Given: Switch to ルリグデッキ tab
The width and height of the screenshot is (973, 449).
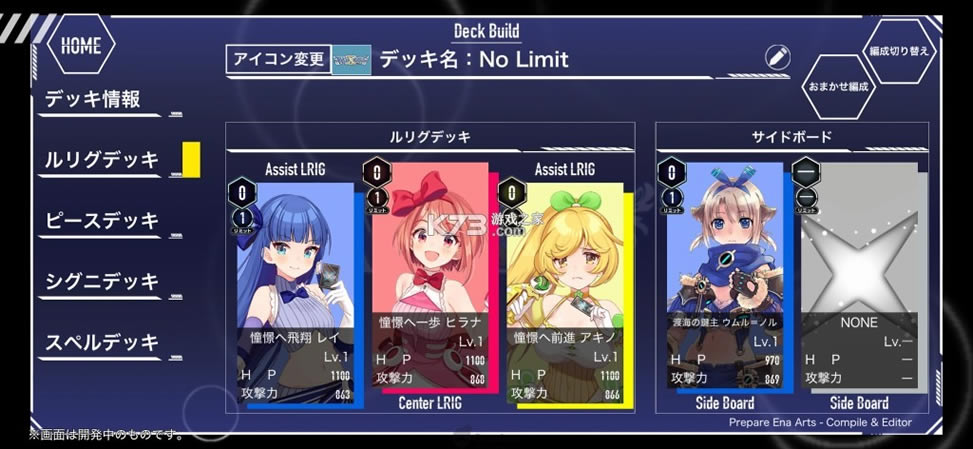Looking at the screenshot, I should (102, 160).
